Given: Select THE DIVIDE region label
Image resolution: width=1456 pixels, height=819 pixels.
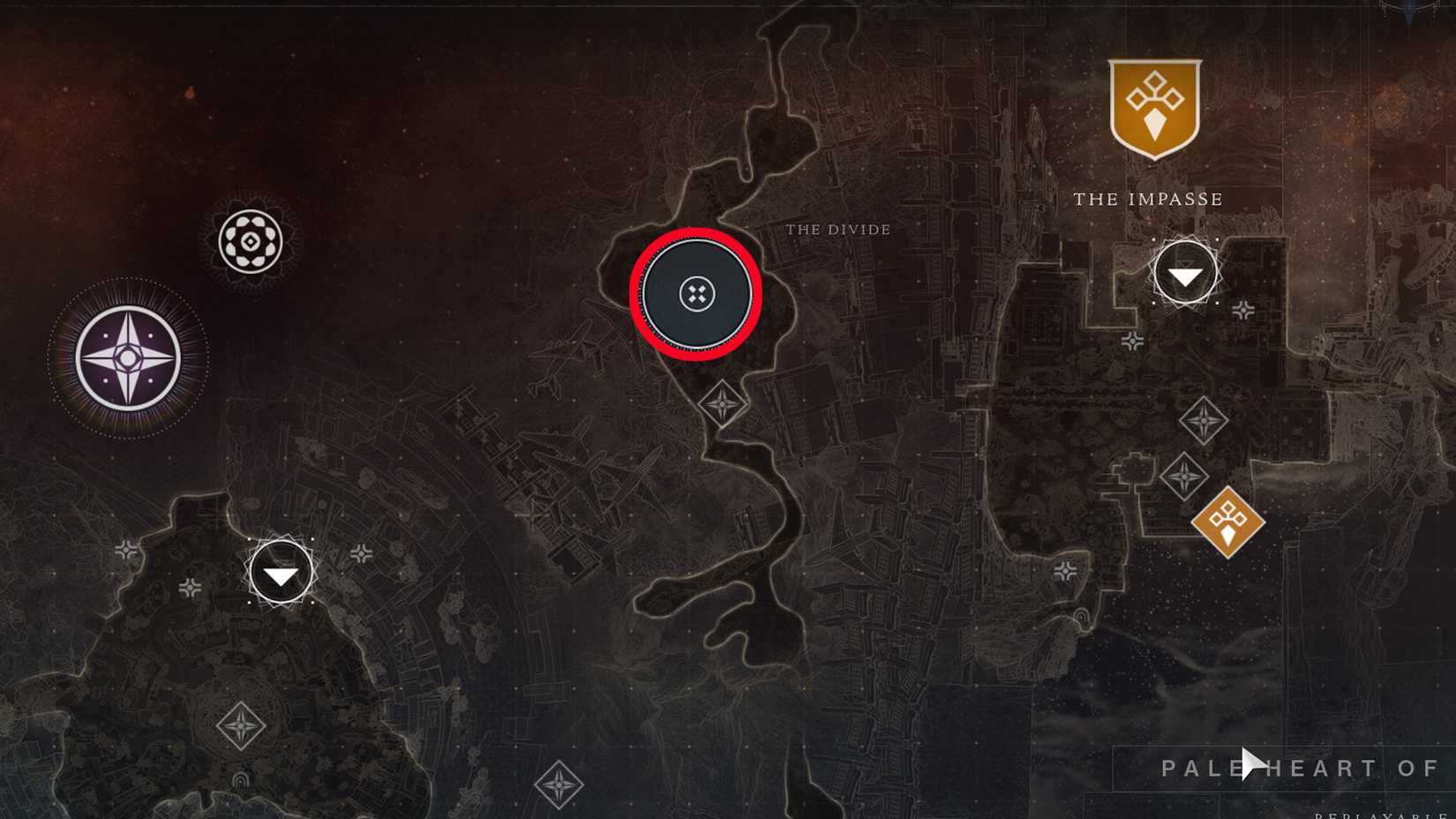Looking at the screenshot, I should (839, 229).
